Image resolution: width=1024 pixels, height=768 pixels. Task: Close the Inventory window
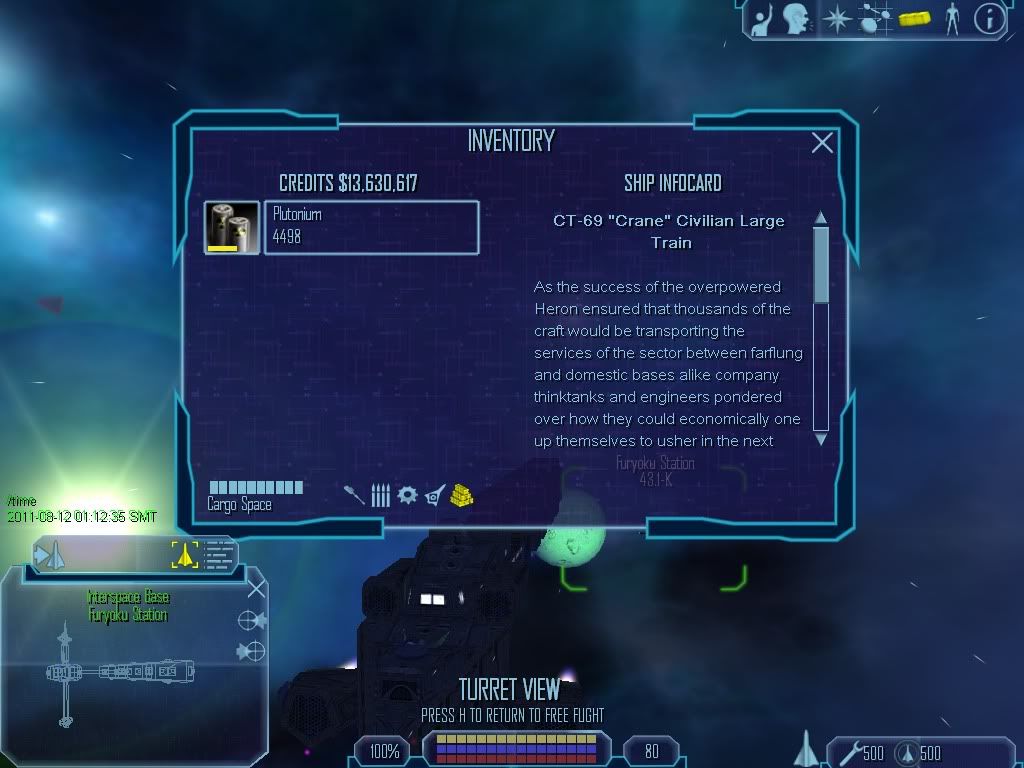point(822,143)
